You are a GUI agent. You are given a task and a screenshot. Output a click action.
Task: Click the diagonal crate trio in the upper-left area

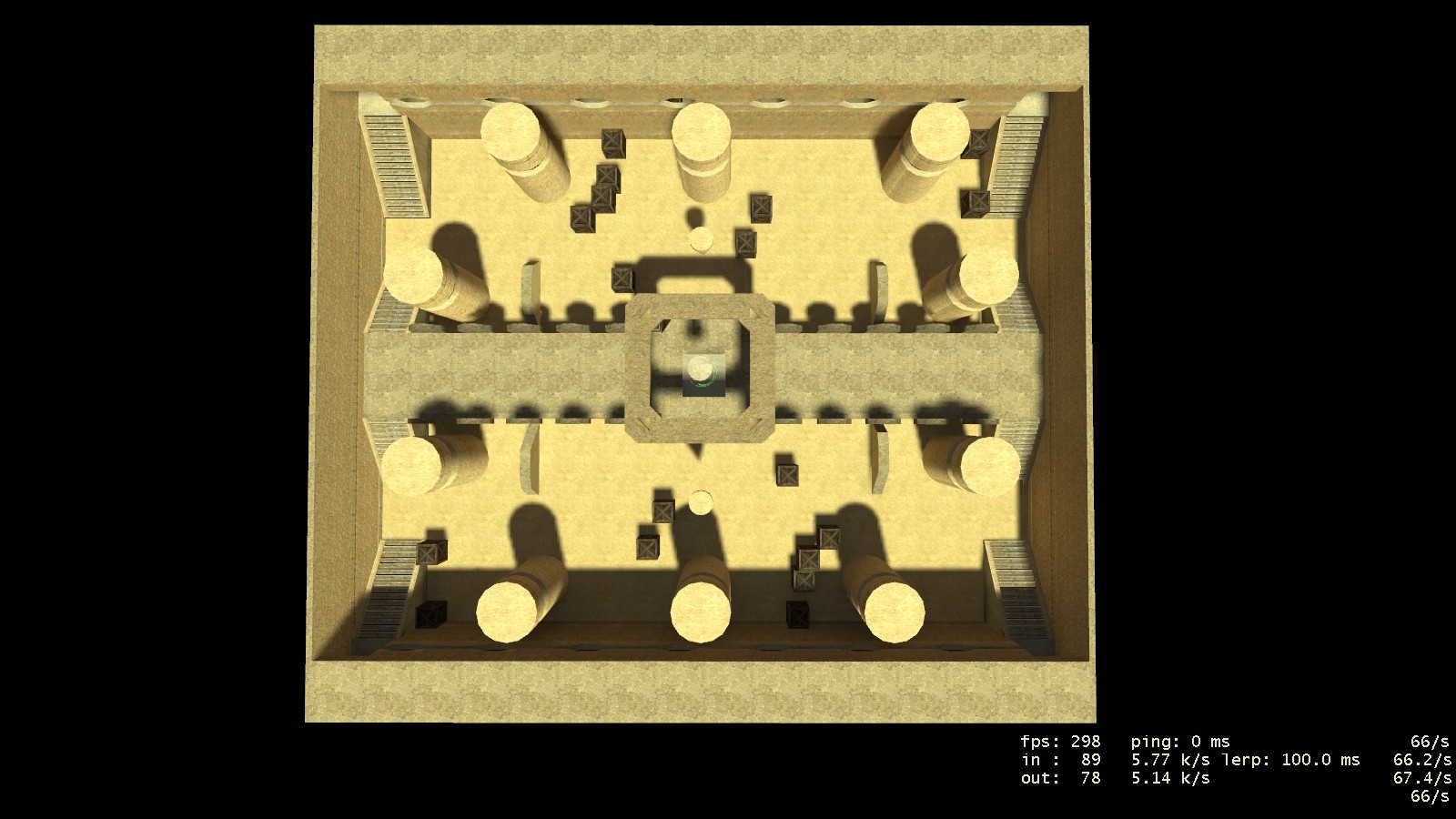pyautogui.click(x=596, y=196)
